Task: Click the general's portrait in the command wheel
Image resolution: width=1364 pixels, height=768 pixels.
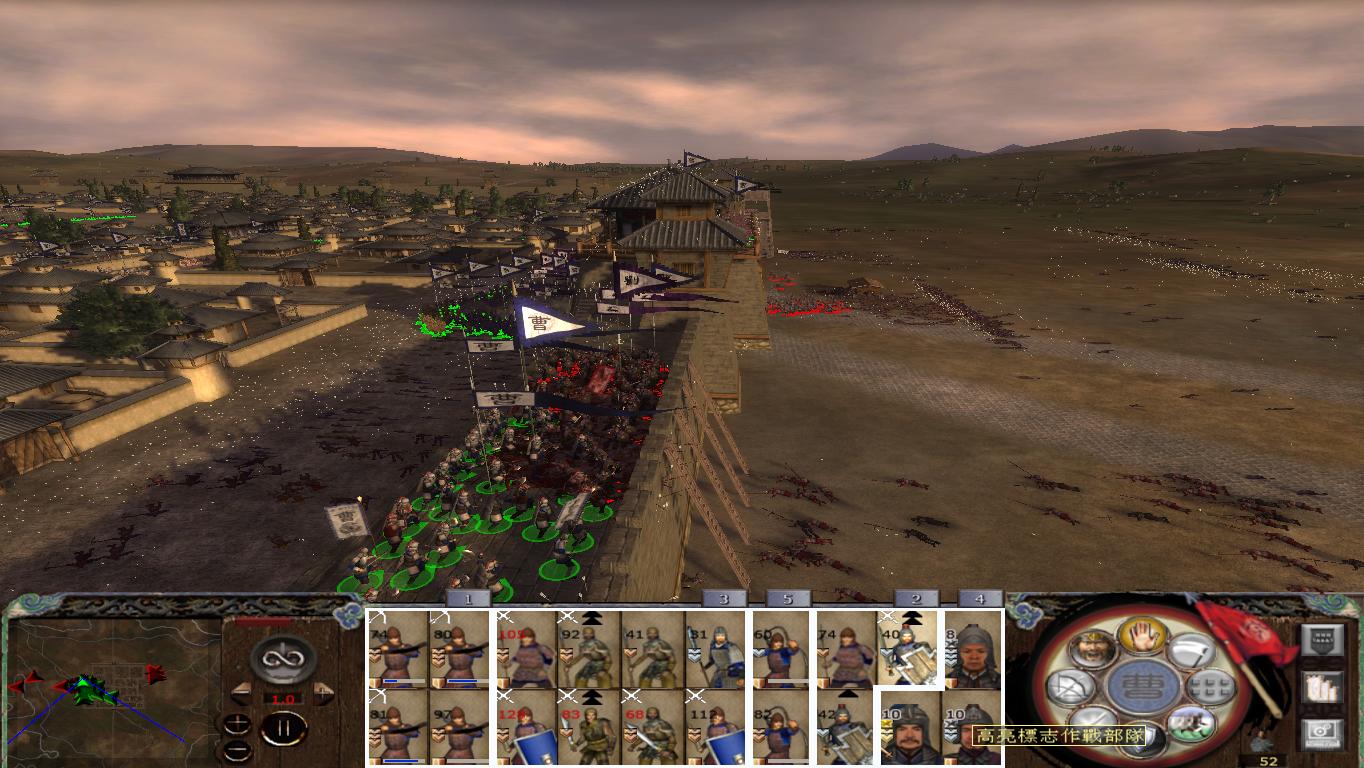Action: [x=1092, y=647]
